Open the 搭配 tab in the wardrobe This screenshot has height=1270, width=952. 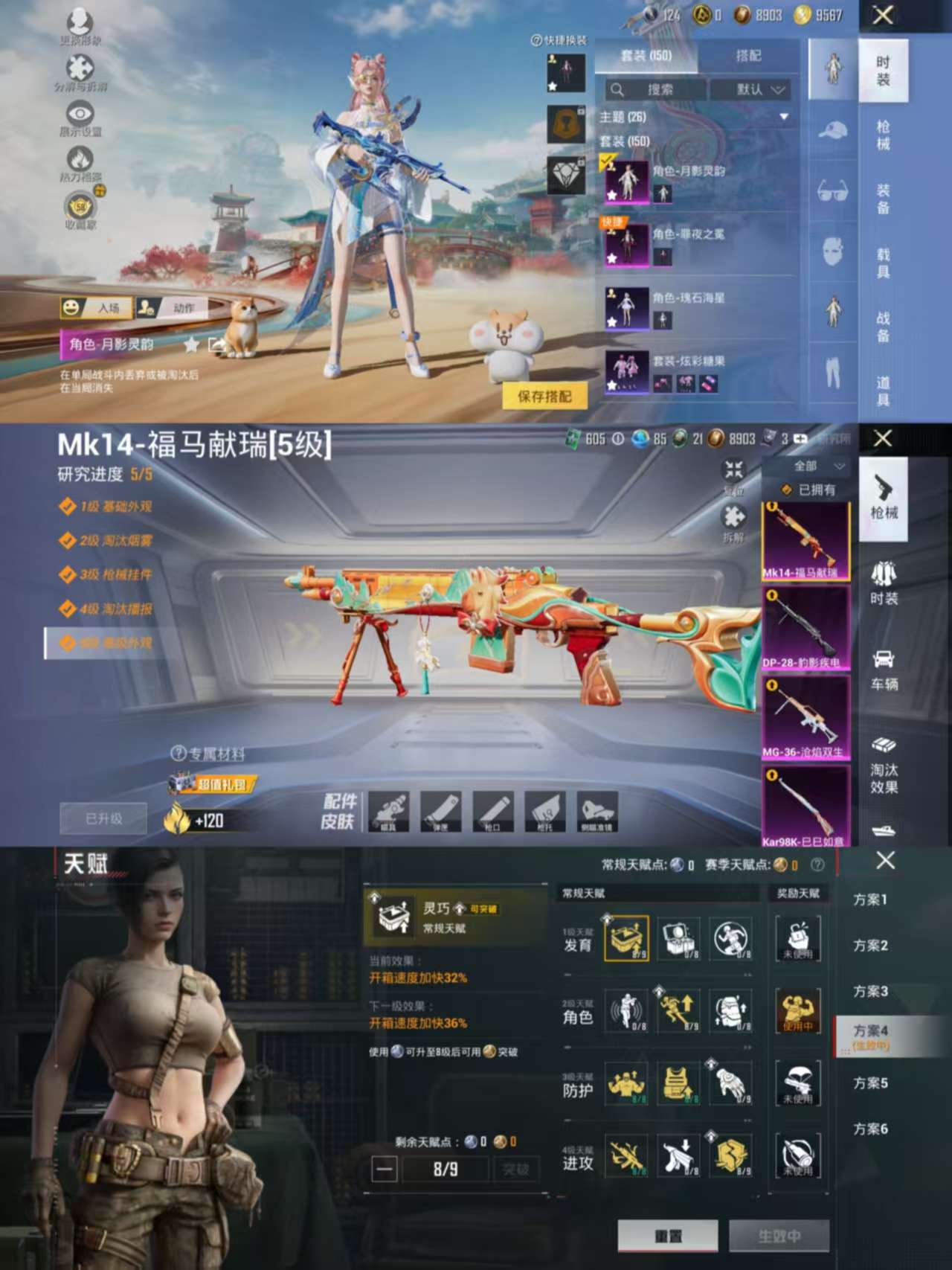coord(748,56)
